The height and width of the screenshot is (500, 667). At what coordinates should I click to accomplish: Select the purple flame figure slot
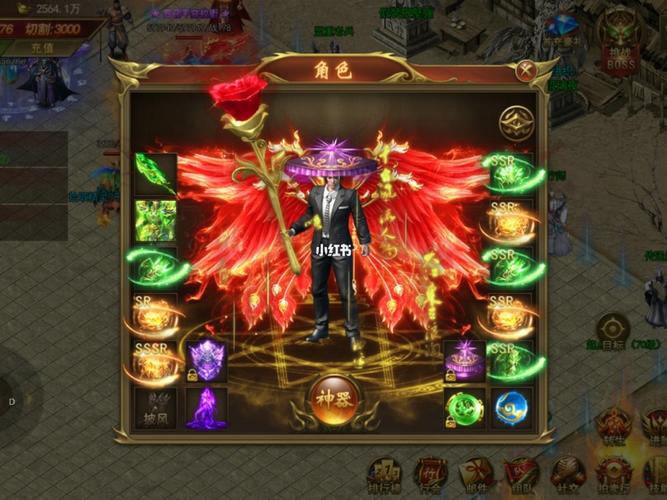206,408
